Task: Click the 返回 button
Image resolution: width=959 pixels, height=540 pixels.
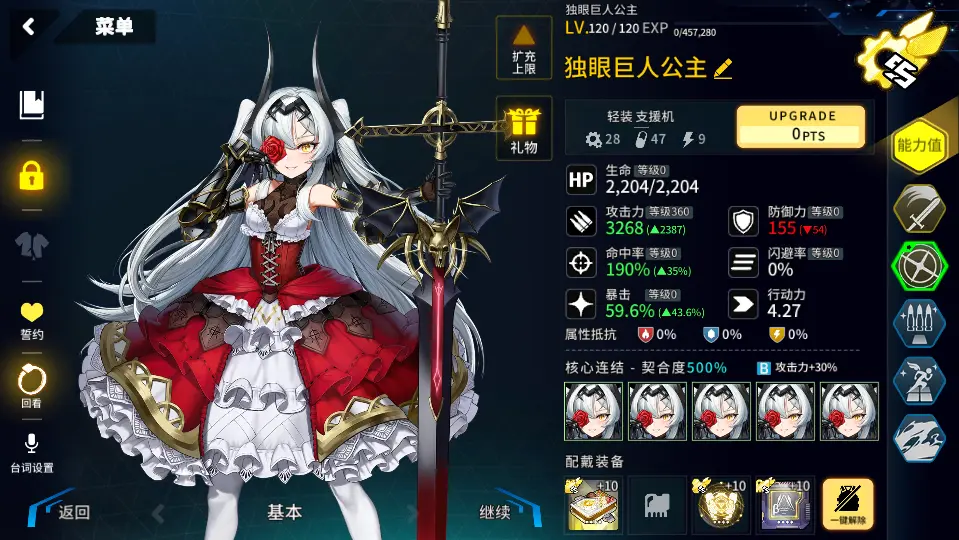Action: (70, 513)
